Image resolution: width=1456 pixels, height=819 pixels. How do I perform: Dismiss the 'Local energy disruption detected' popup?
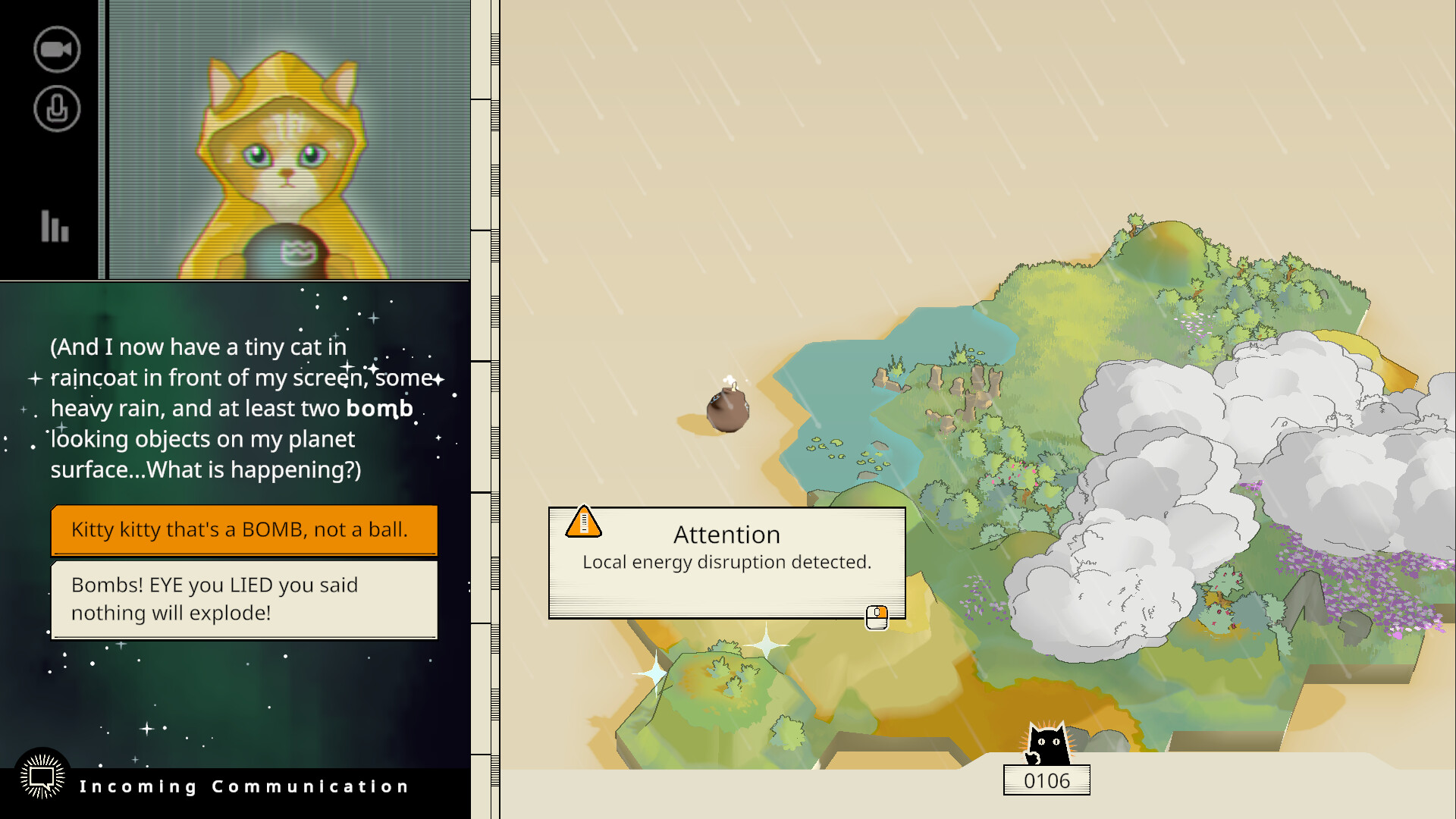click(726, 562)
